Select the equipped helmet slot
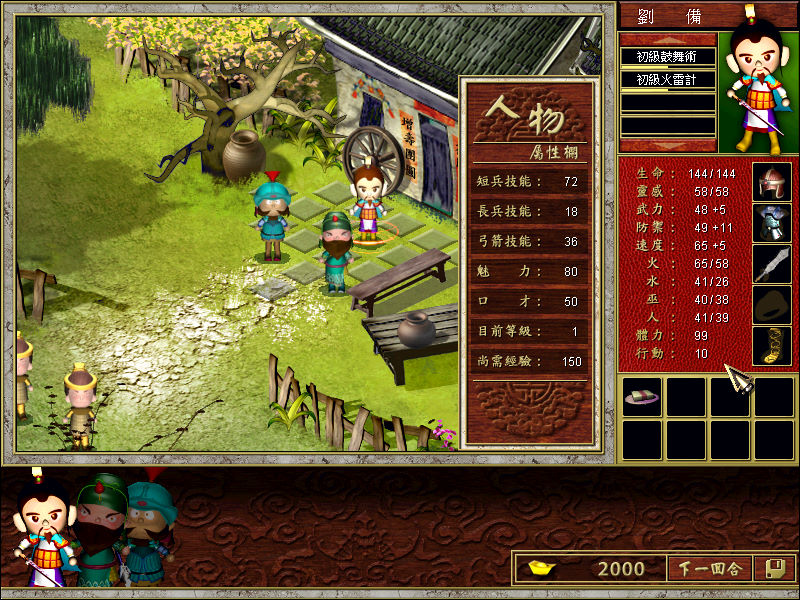This screenshot has width=800, height=600. (771, 182)
